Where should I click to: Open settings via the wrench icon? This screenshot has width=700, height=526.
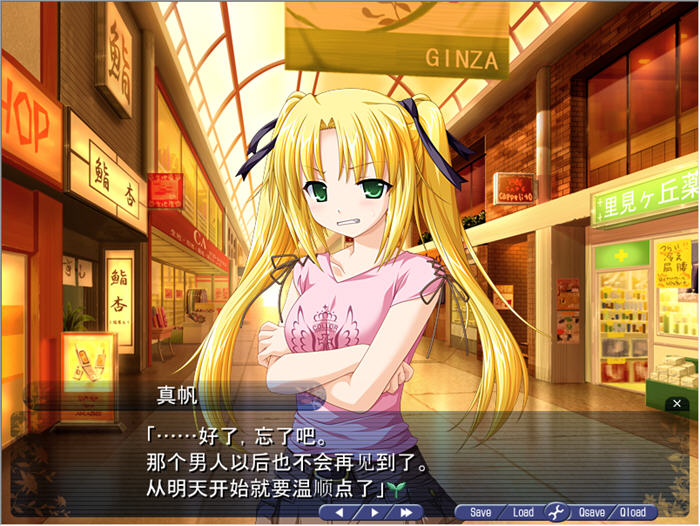(556, 512)
